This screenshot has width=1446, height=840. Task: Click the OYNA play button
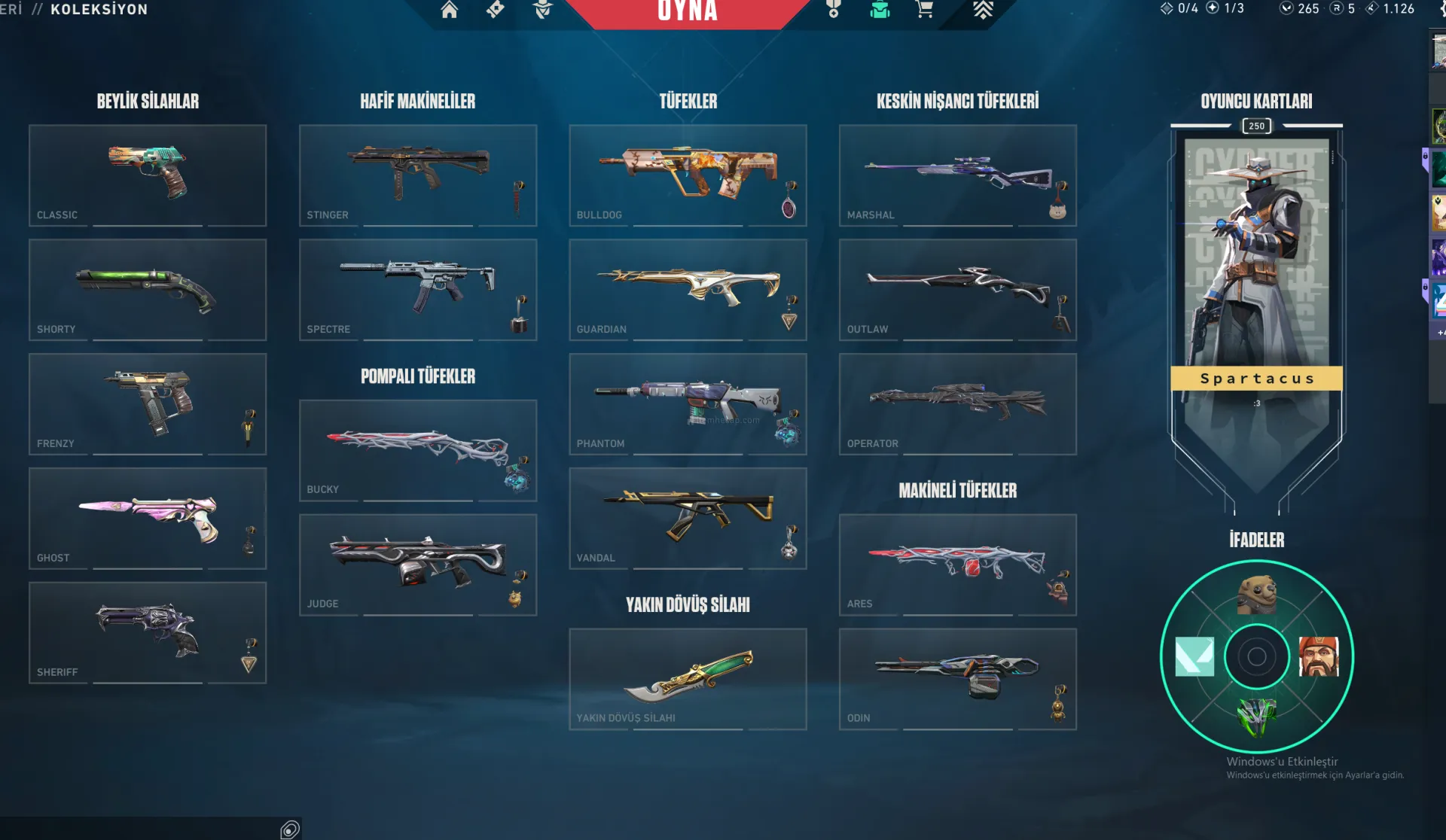tap(687, 11)
